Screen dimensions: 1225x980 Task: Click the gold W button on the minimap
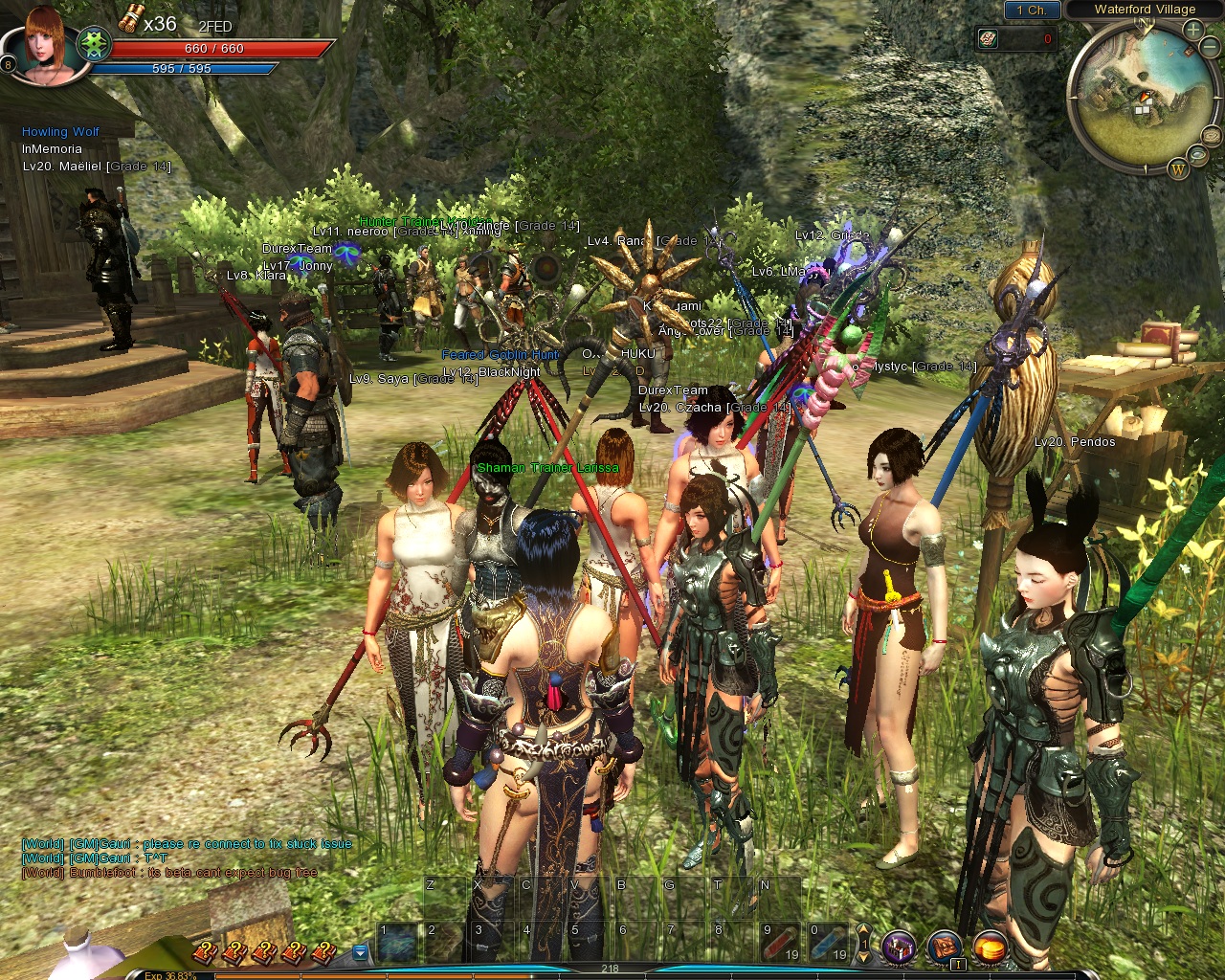click(x=1178, y=169)
